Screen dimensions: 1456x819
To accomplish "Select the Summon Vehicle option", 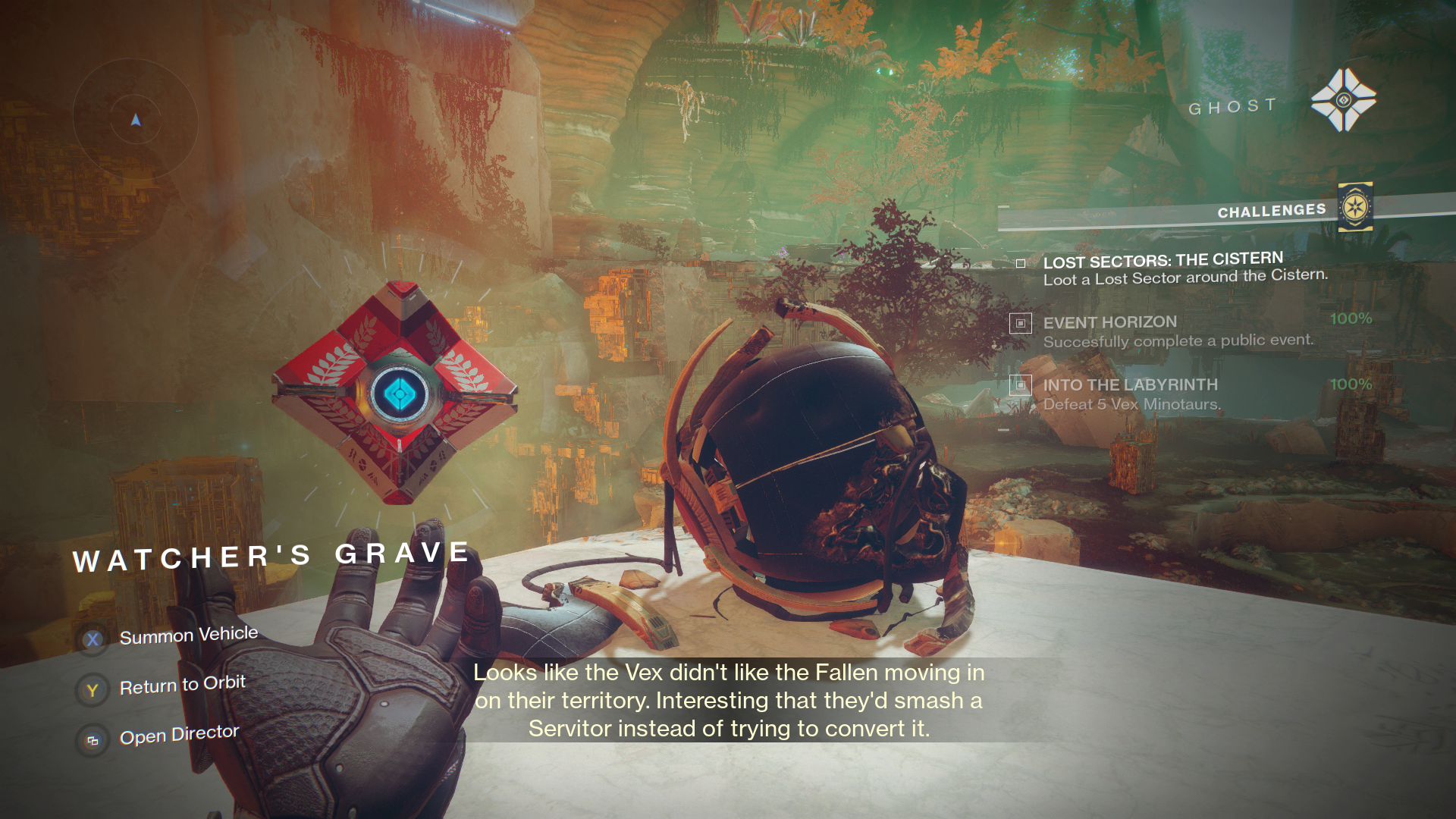I will point(188,635).
